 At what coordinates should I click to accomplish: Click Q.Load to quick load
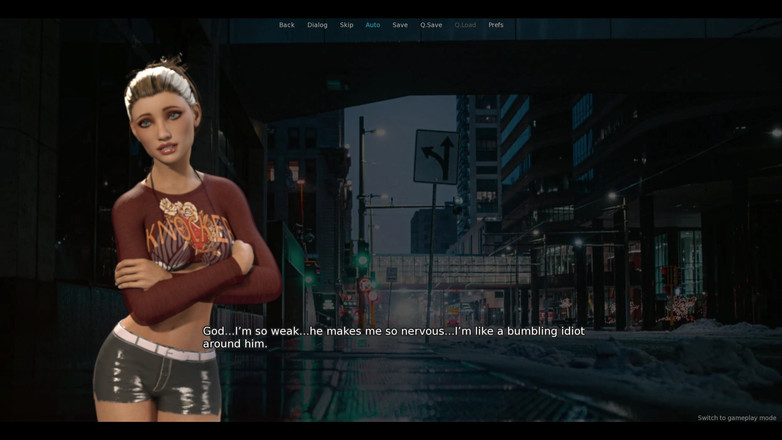pyautogui.click(x=465, y=25)
